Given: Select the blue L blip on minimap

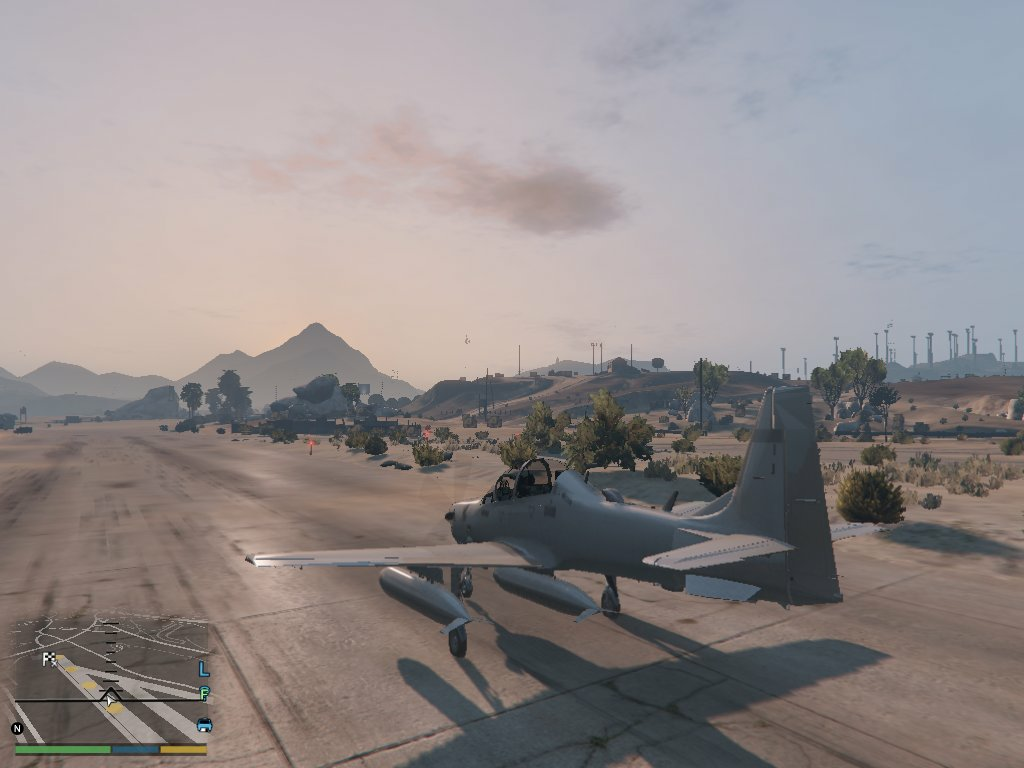Looking at the screenshot, I should (x=204, y=669).
